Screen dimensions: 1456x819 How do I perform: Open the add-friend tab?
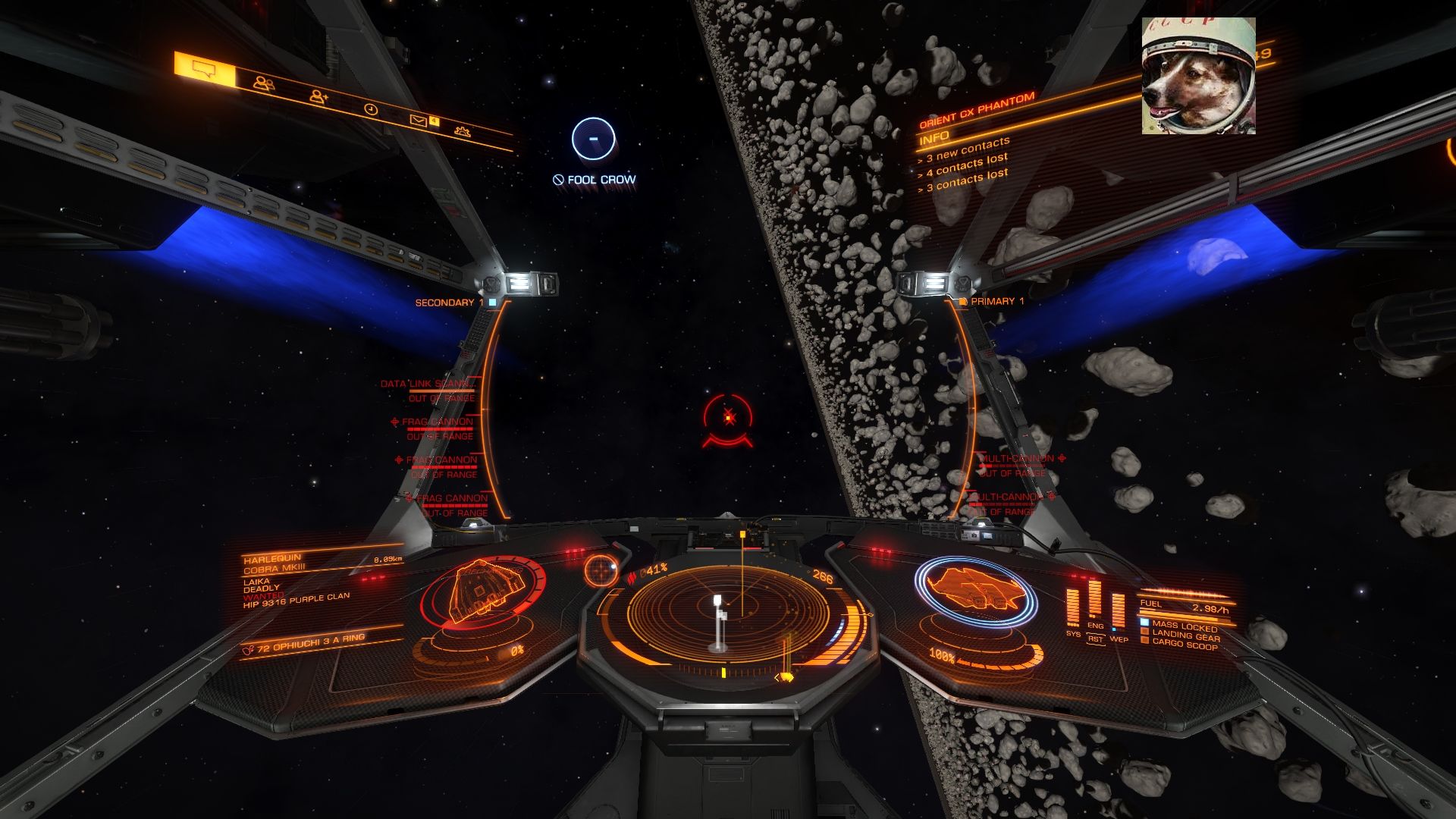click(318, 96)
